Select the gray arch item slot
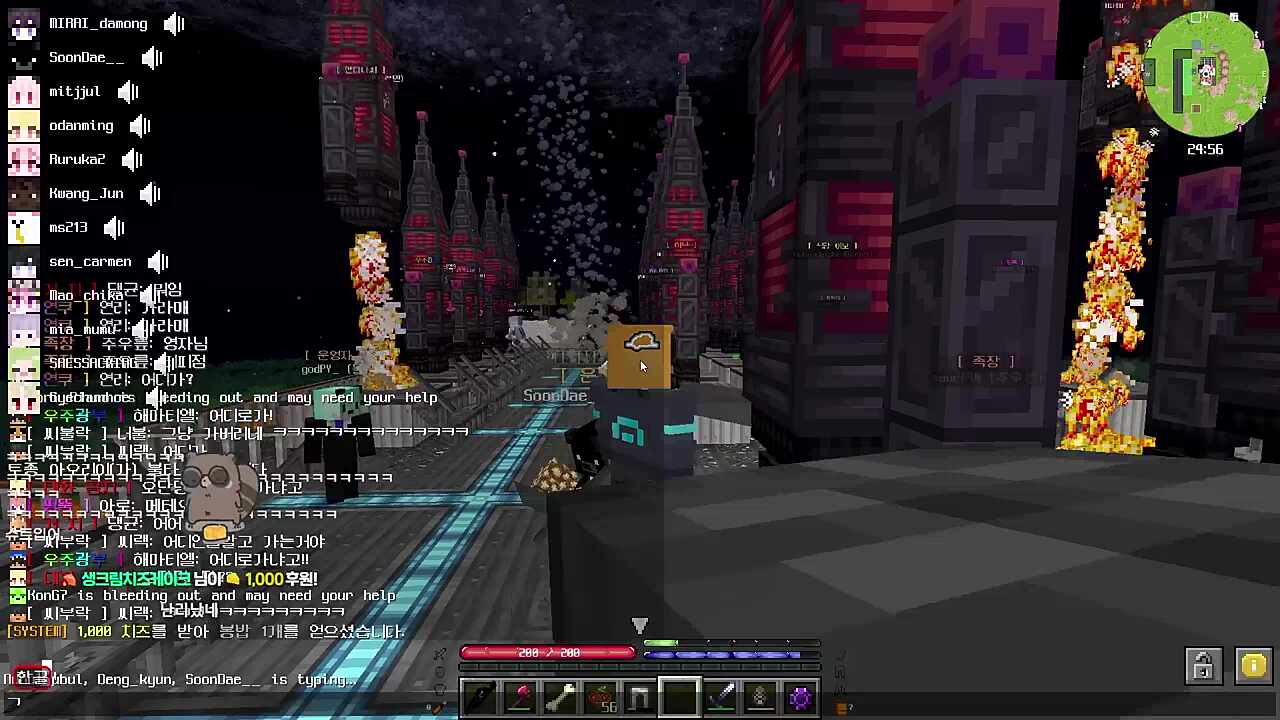This screenshot has height=720, width=1280. click(x=640, y=697)
